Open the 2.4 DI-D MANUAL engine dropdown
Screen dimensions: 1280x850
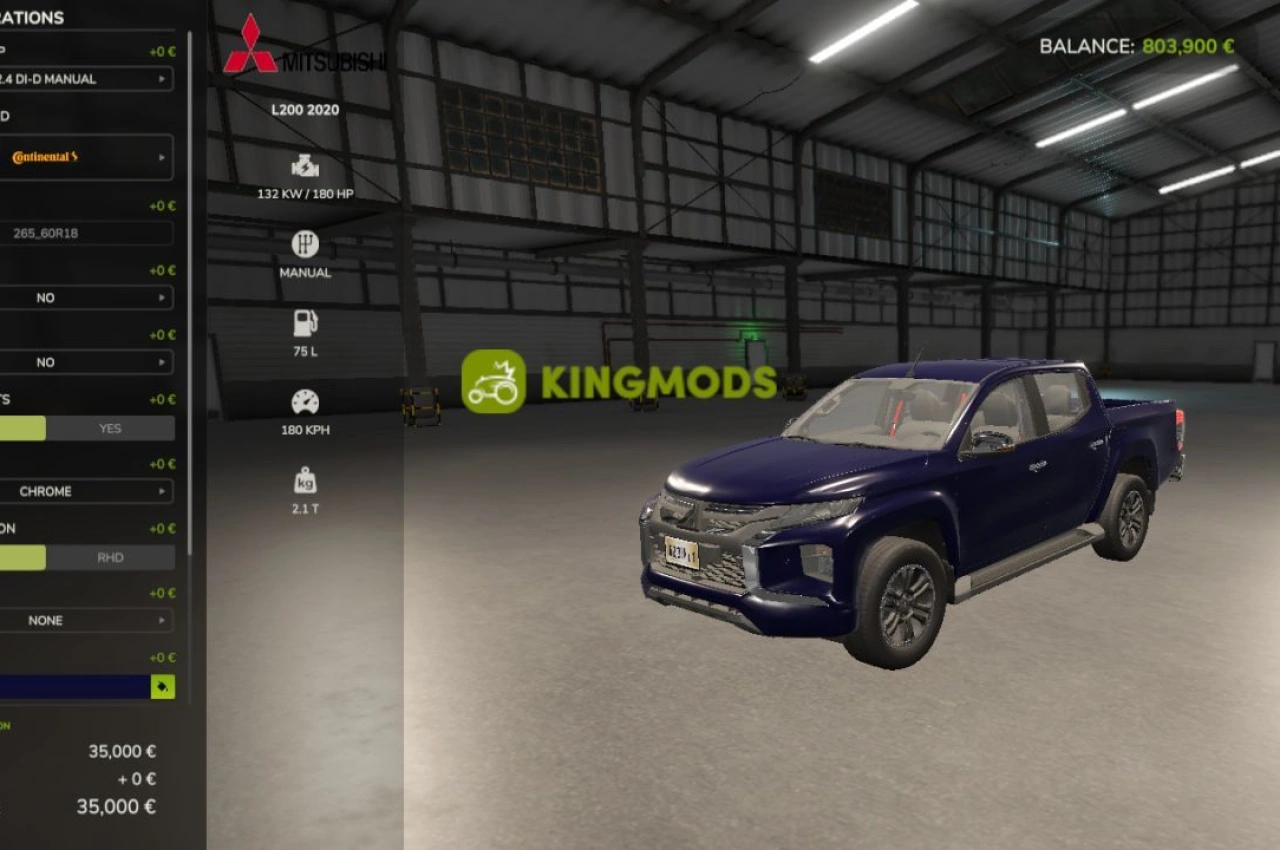click(87, 78)
